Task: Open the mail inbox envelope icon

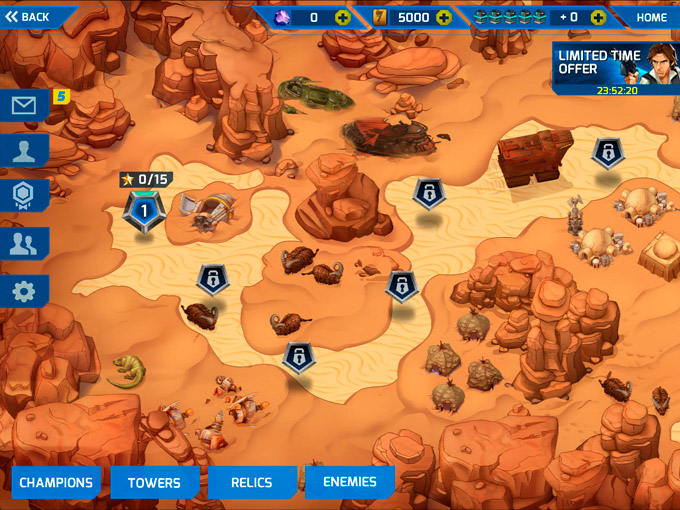Action: pos(24,105)
